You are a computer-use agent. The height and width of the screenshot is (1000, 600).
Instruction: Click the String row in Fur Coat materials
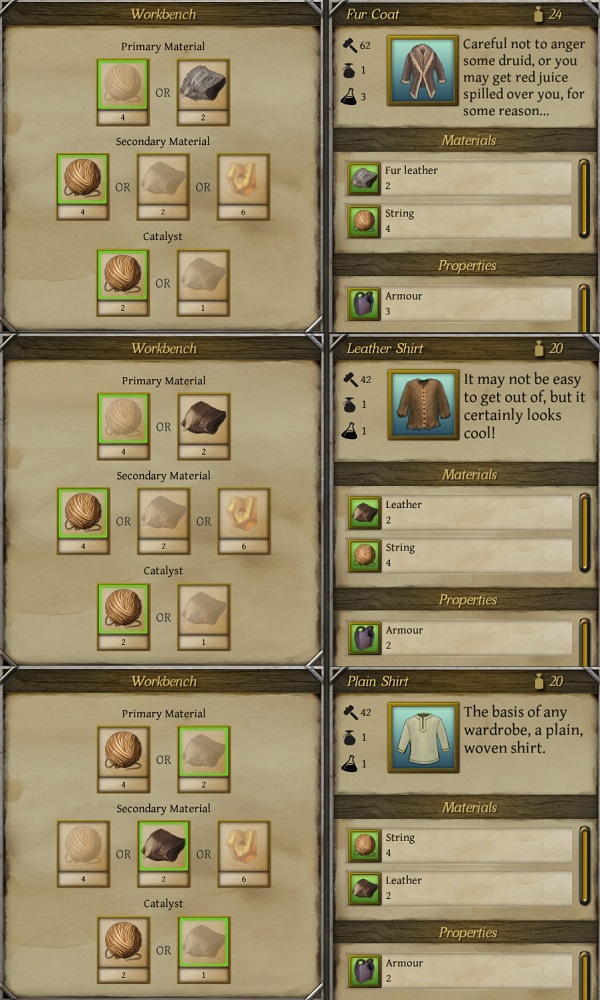tap(460, 221)
